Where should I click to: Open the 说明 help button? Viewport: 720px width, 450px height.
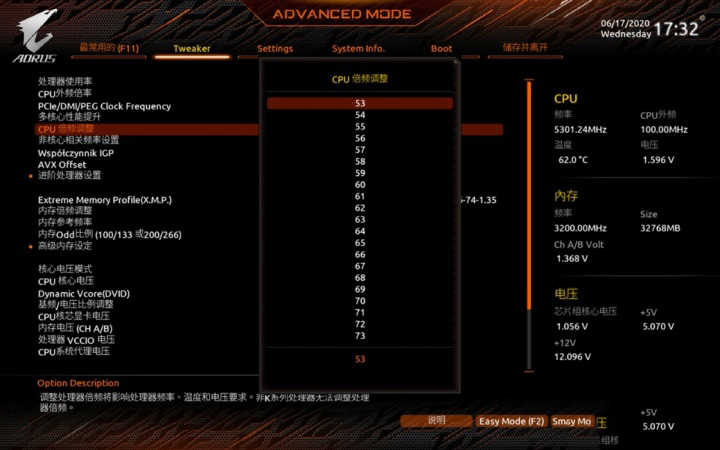[x=436, y=422]
